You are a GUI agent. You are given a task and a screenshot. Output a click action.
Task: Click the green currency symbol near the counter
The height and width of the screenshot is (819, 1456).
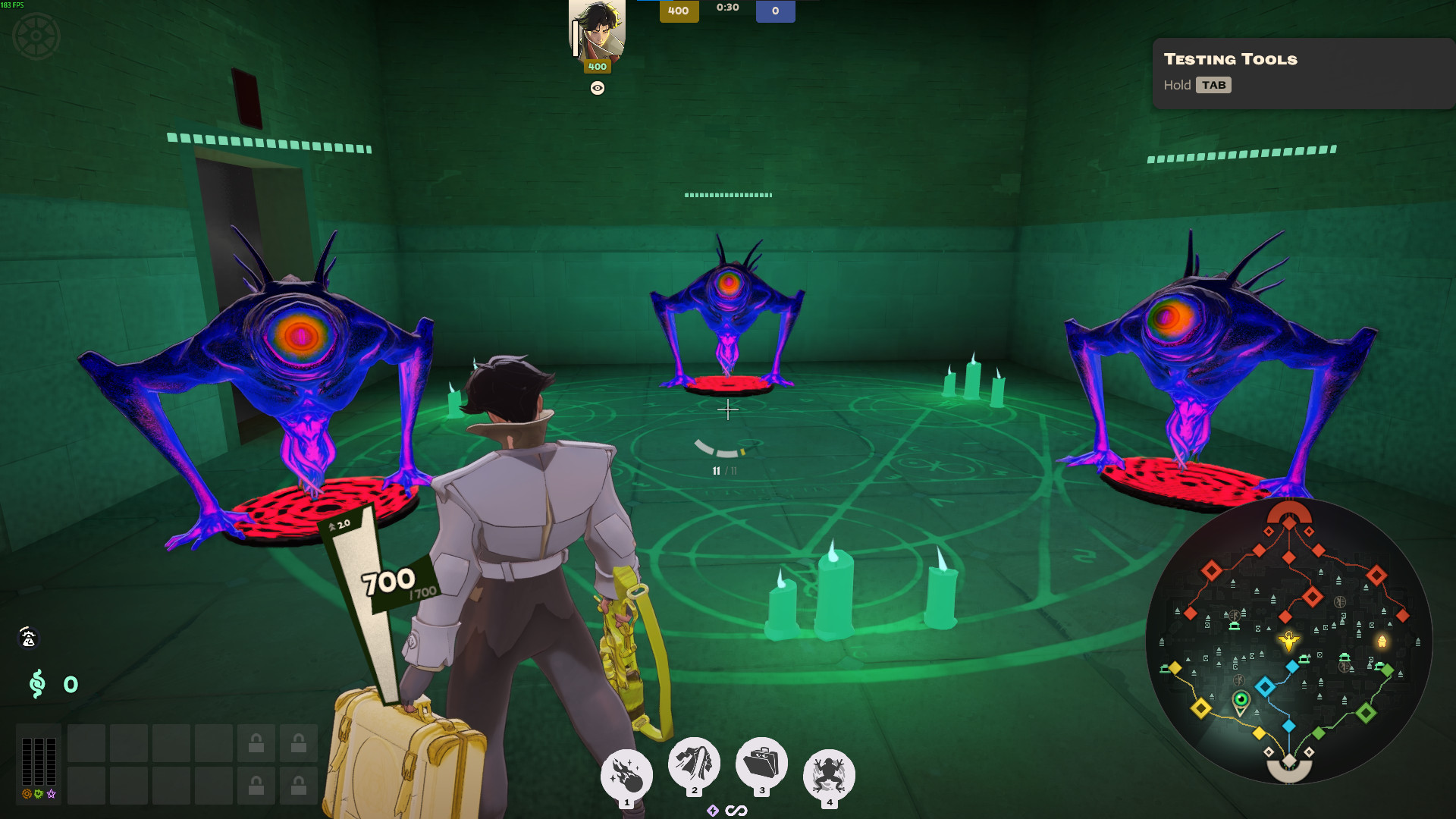tap(37, 685)
